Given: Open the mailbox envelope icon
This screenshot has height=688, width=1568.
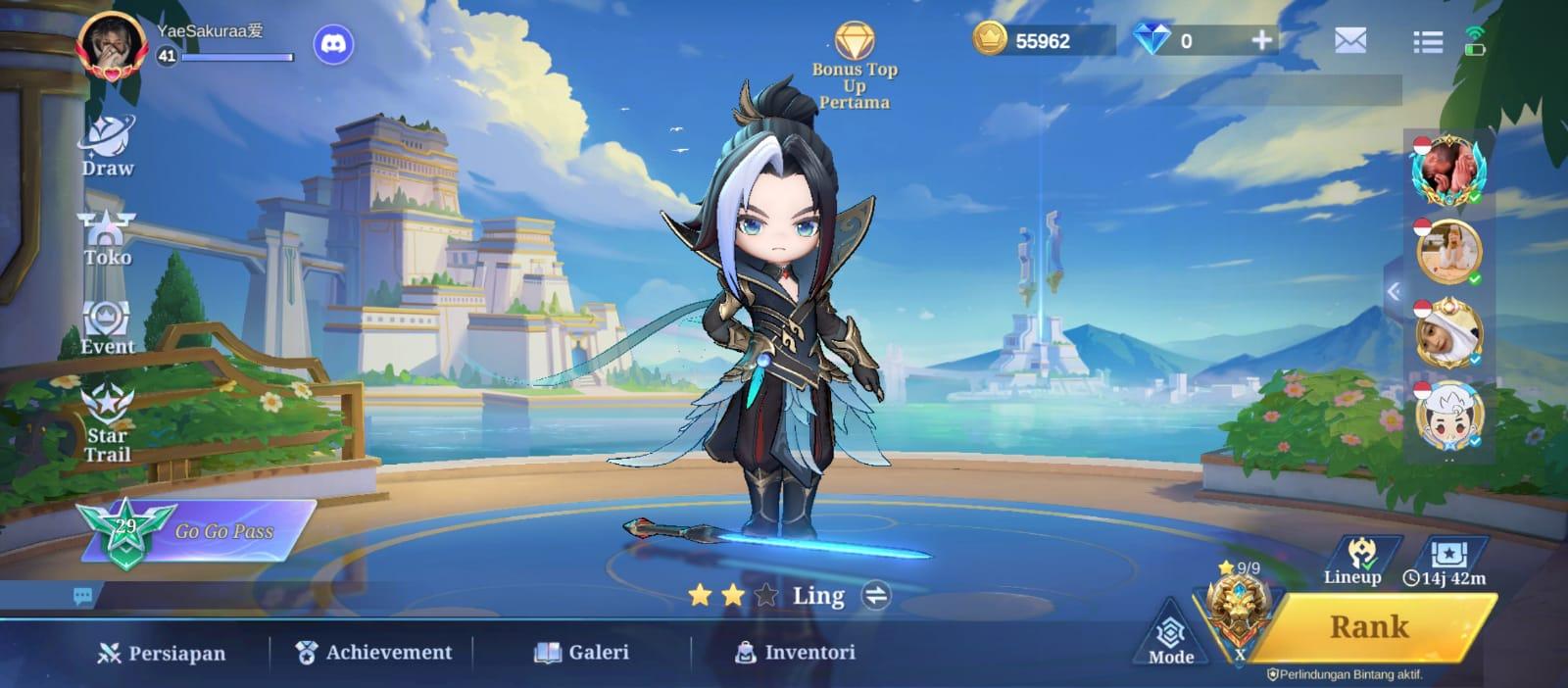Looking at the screenshot, I should point(1349,40).
